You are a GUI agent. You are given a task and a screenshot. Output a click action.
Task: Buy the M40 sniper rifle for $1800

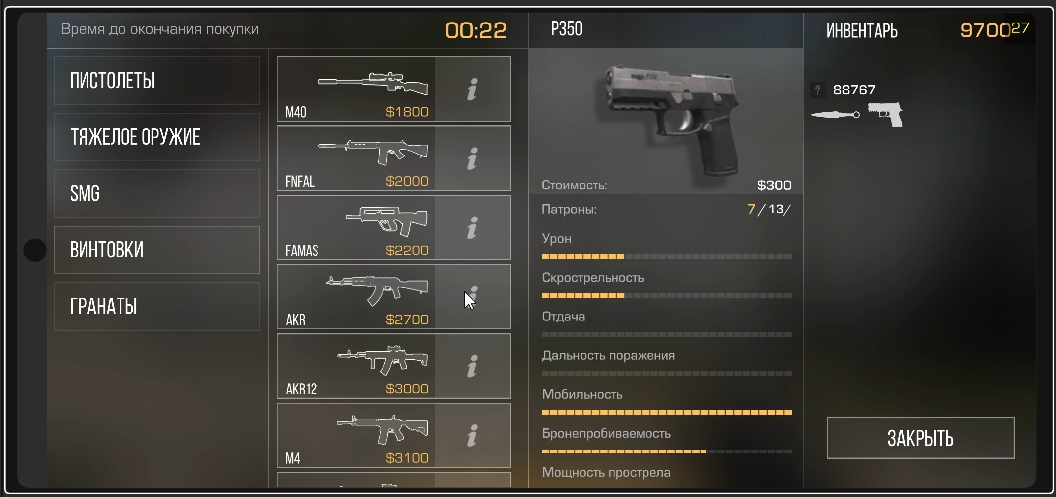click(x=356, y=89)
